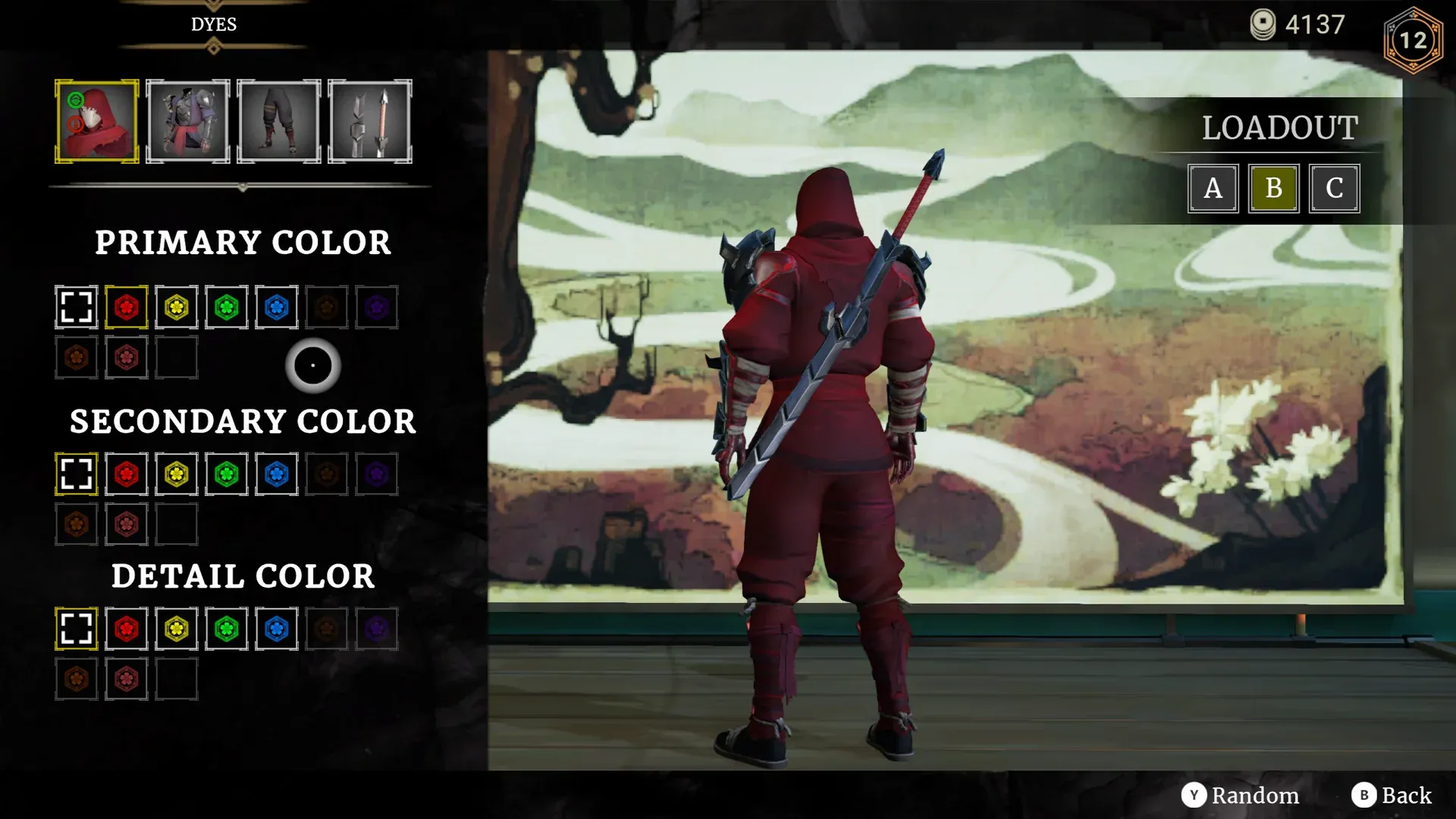Switch to Loadout A
This screenshot has width=1456, height=819.
tap(1213, 189)
